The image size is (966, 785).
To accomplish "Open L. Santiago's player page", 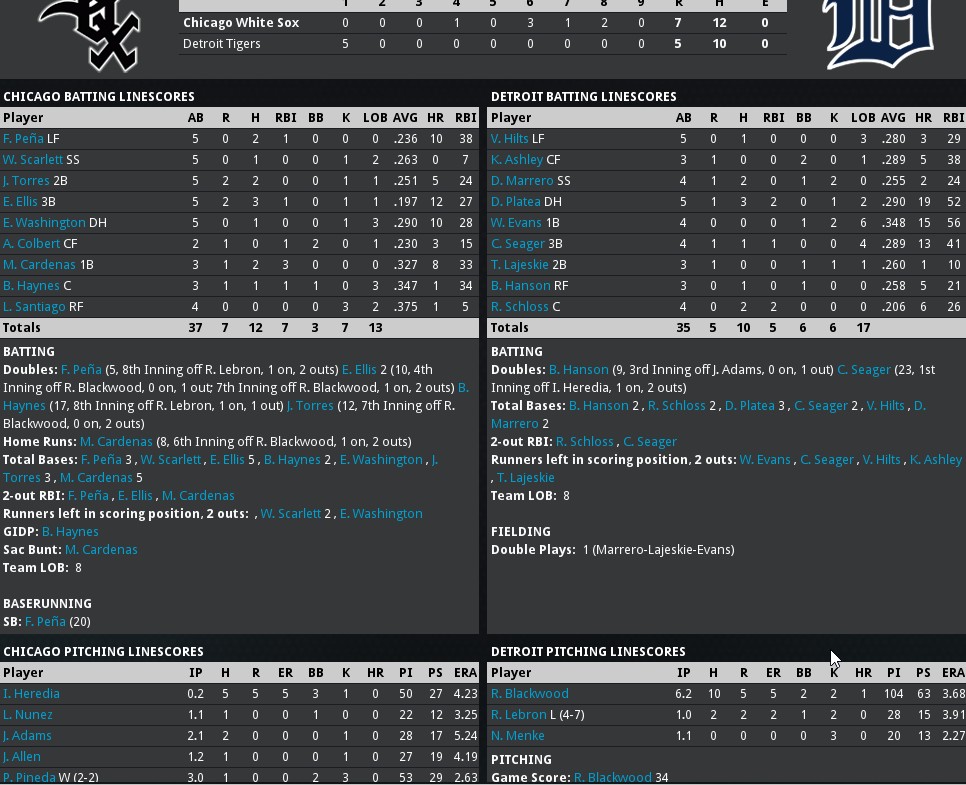I will click(36, 306).
